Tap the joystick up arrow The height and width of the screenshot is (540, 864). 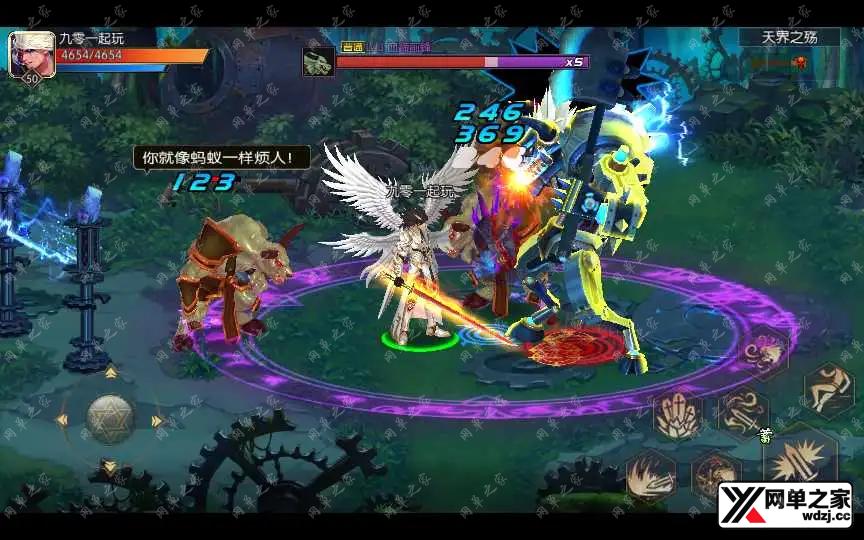coord(110,373)
